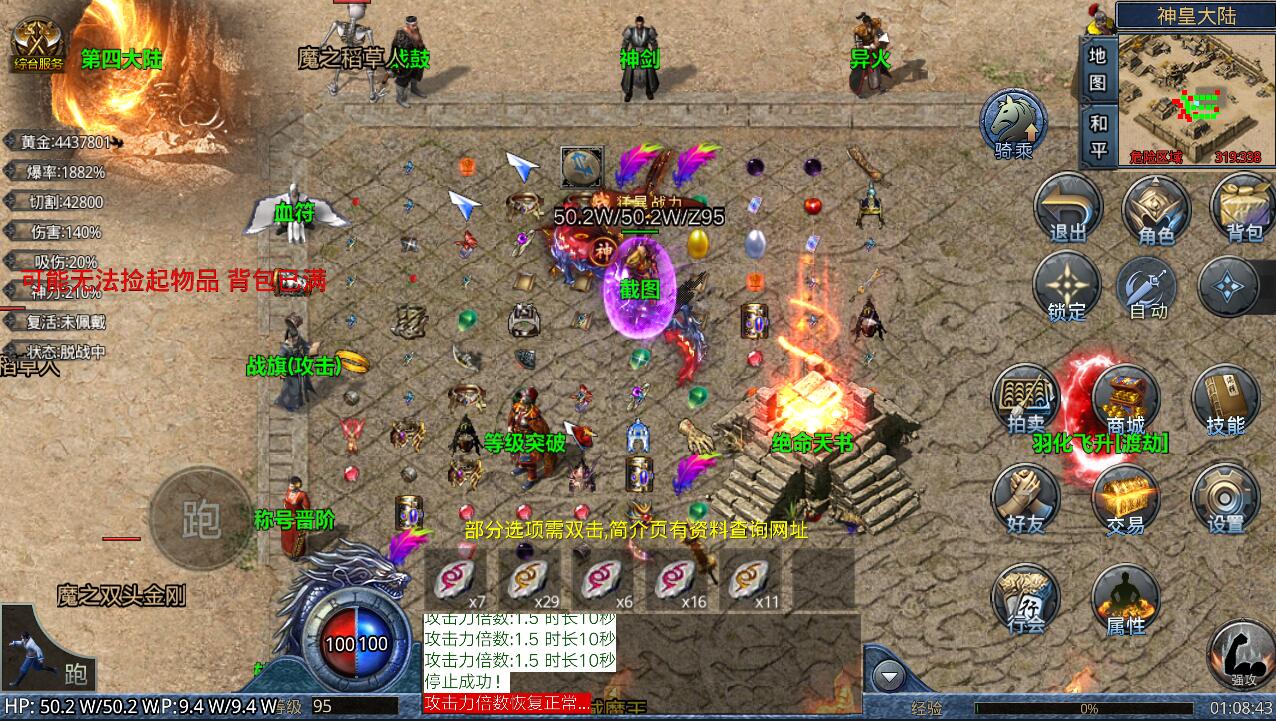The image size is (1276, 721).
Task: Show the 属性 attributes panel
Action: [x=1124, y=600]
